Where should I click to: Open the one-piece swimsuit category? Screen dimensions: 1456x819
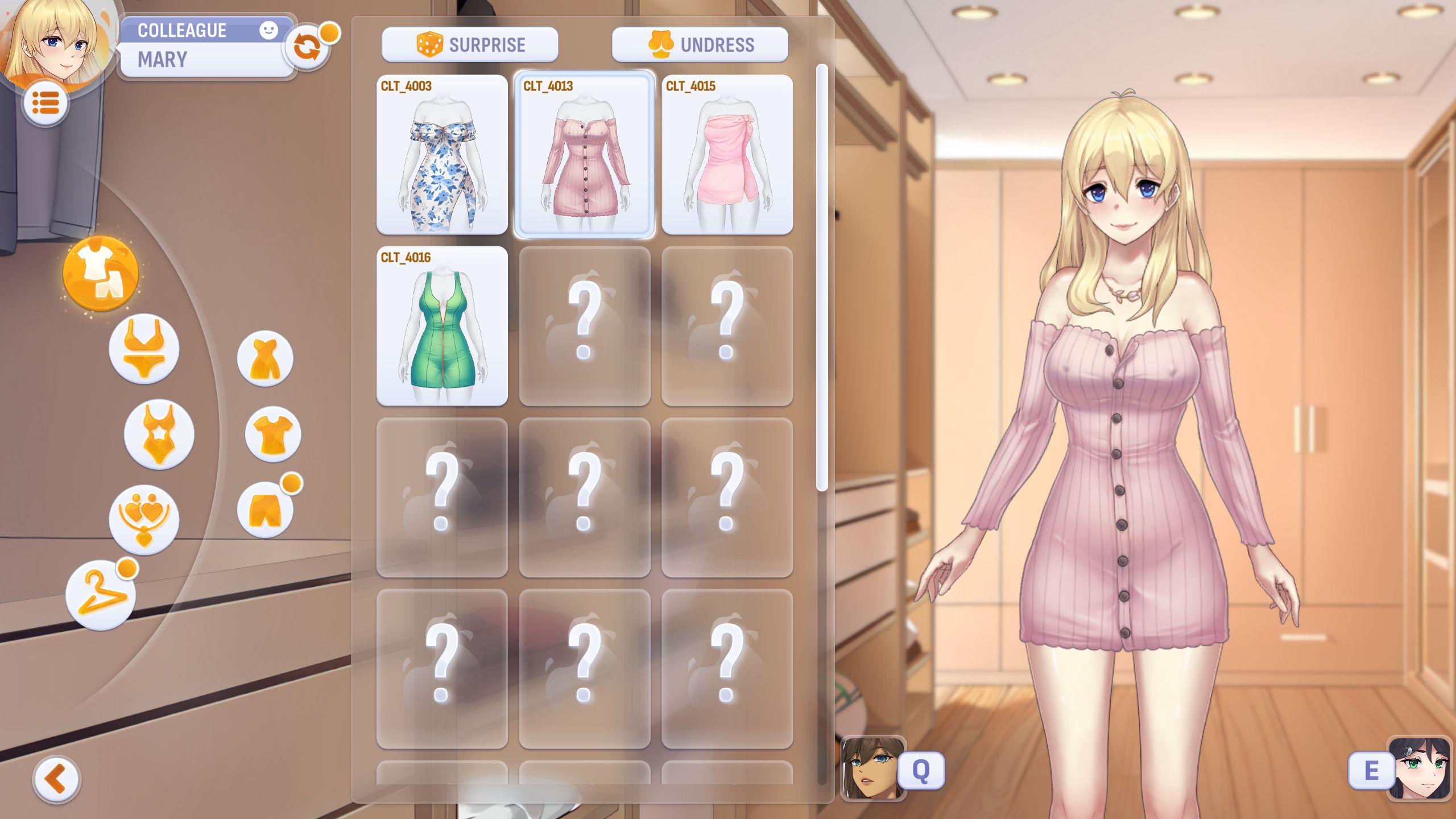point(159,434)
